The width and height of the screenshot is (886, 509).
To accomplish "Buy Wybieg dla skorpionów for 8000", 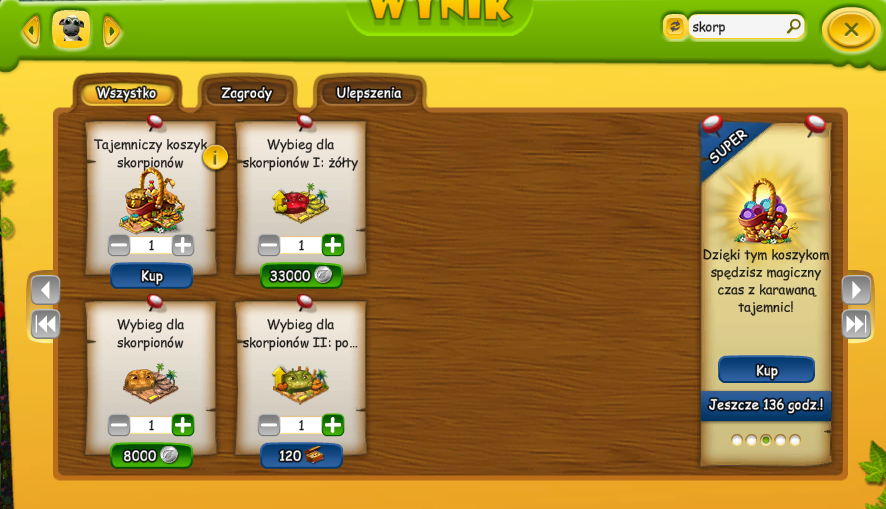I will coord(151,456).
